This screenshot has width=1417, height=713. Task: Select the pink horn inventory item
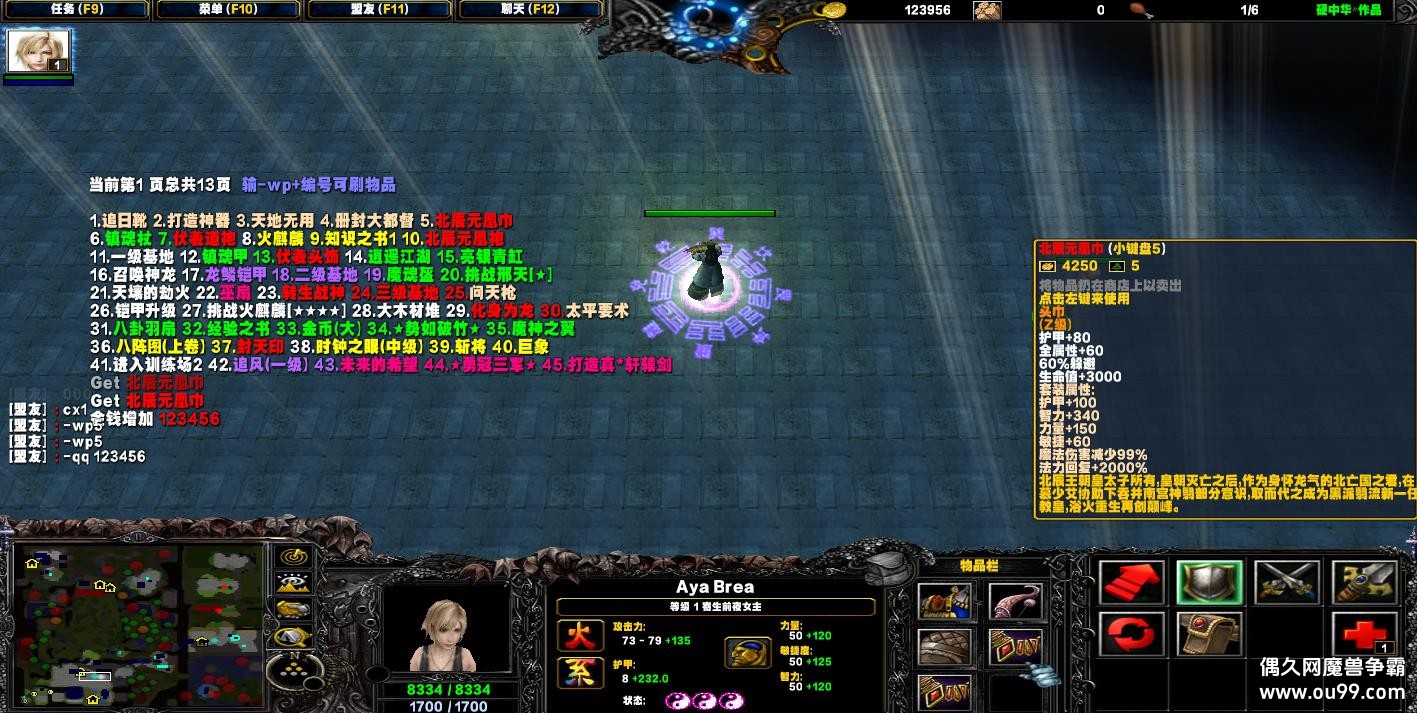1016,601
